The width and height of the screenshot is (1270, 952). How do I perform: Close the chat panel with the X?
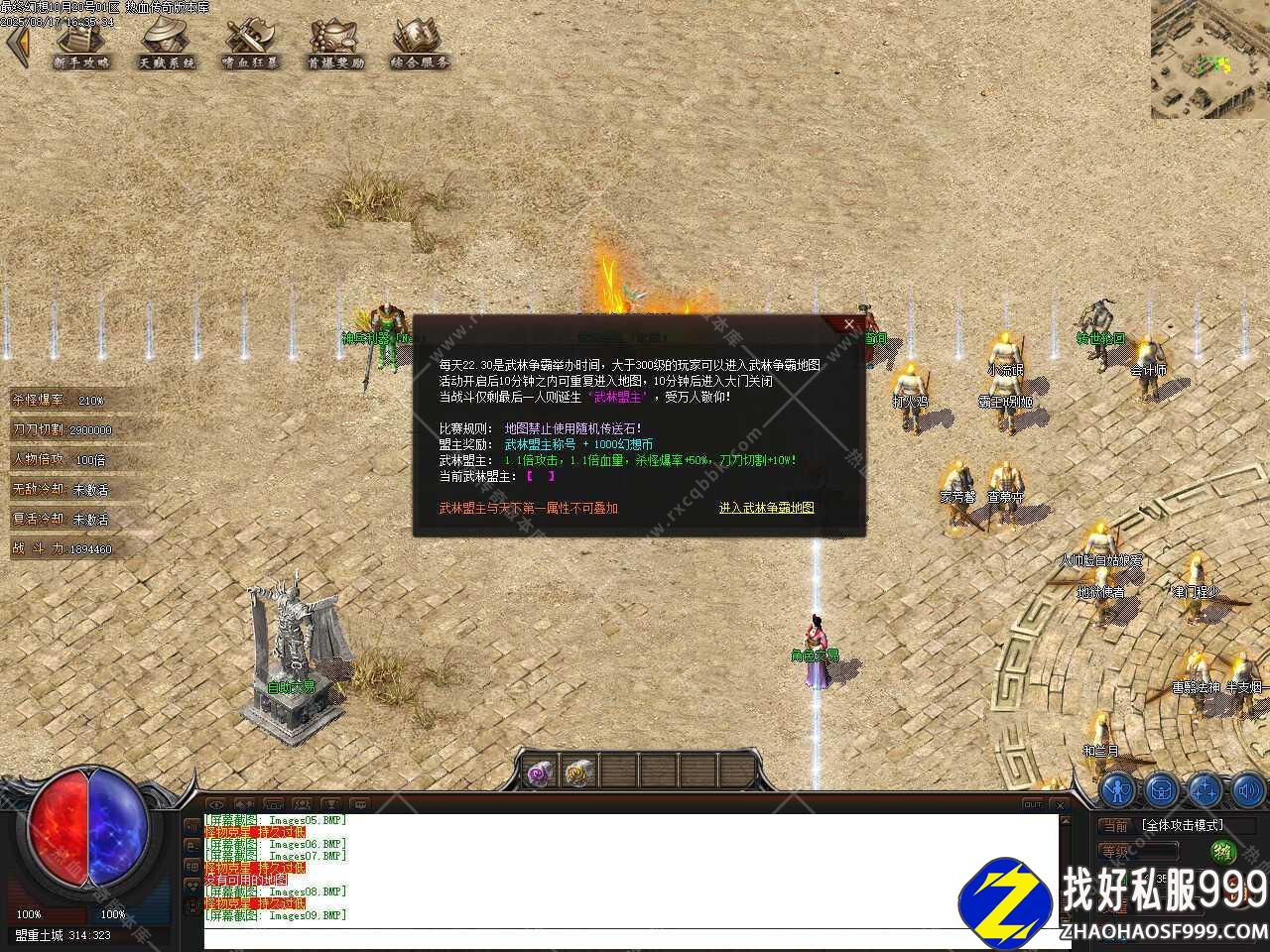1059,804
